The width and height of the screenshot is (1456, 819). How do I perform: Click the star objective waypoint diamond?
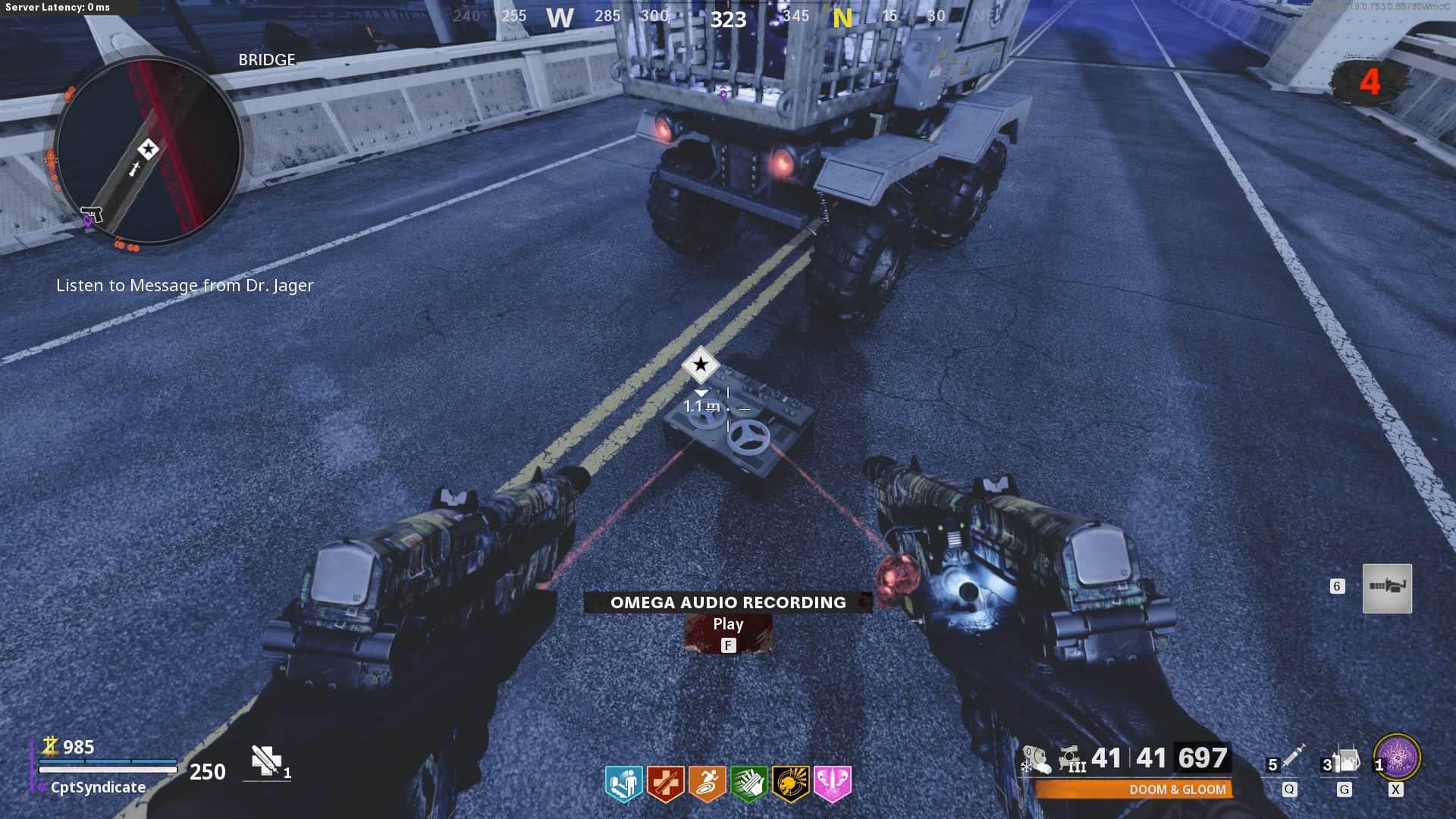pyautogui.click(x=700, y=365)
